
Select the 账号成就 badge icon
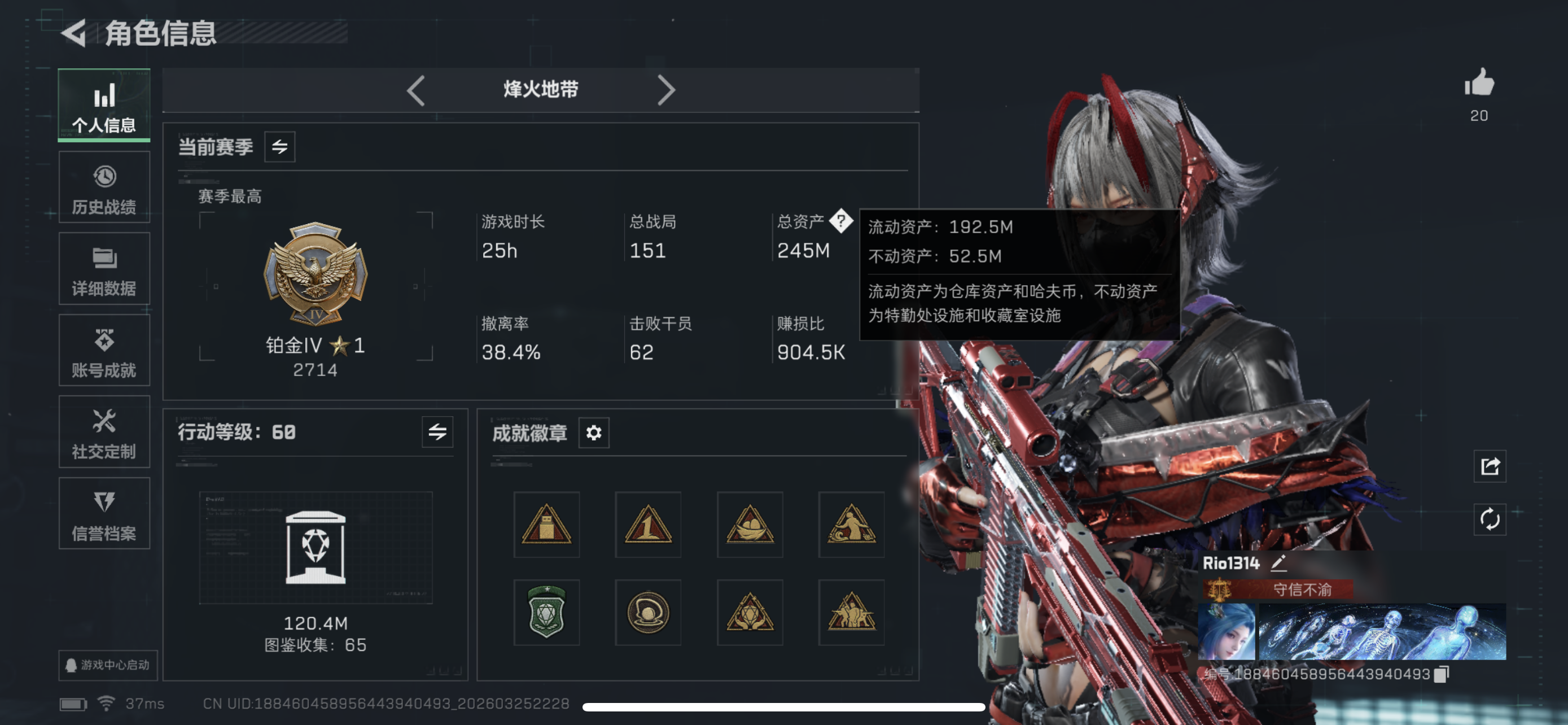point(104,350)
